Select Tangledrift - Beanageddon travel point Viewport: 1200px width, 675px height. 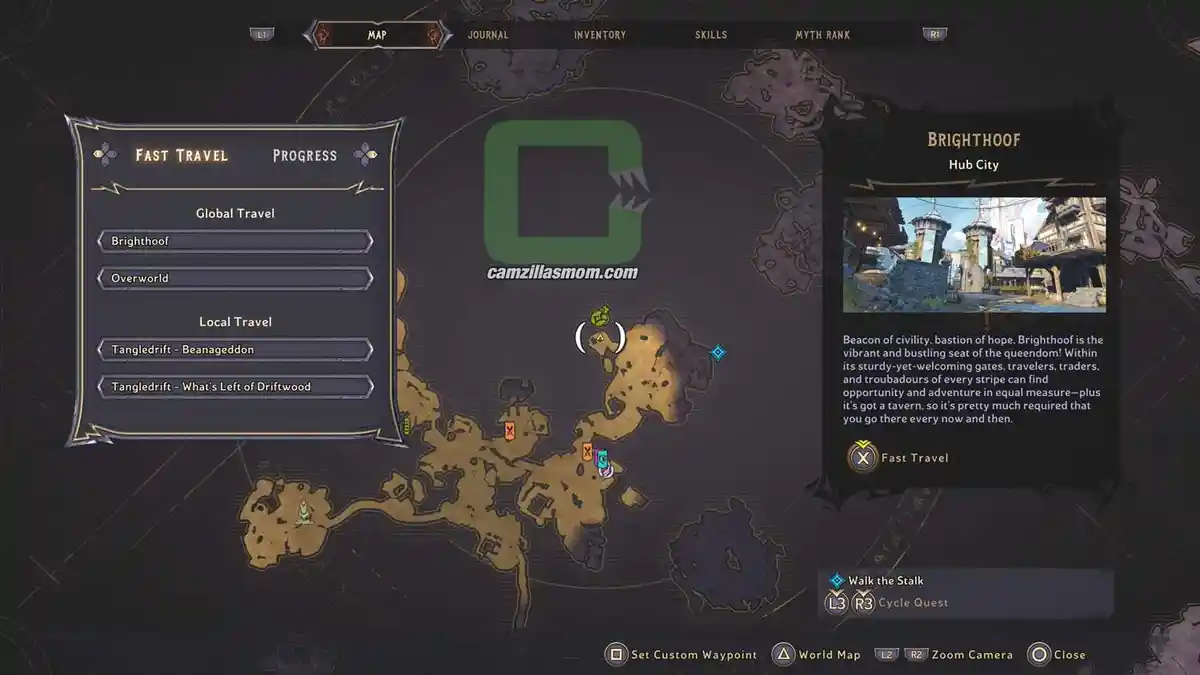pos(235,350)
